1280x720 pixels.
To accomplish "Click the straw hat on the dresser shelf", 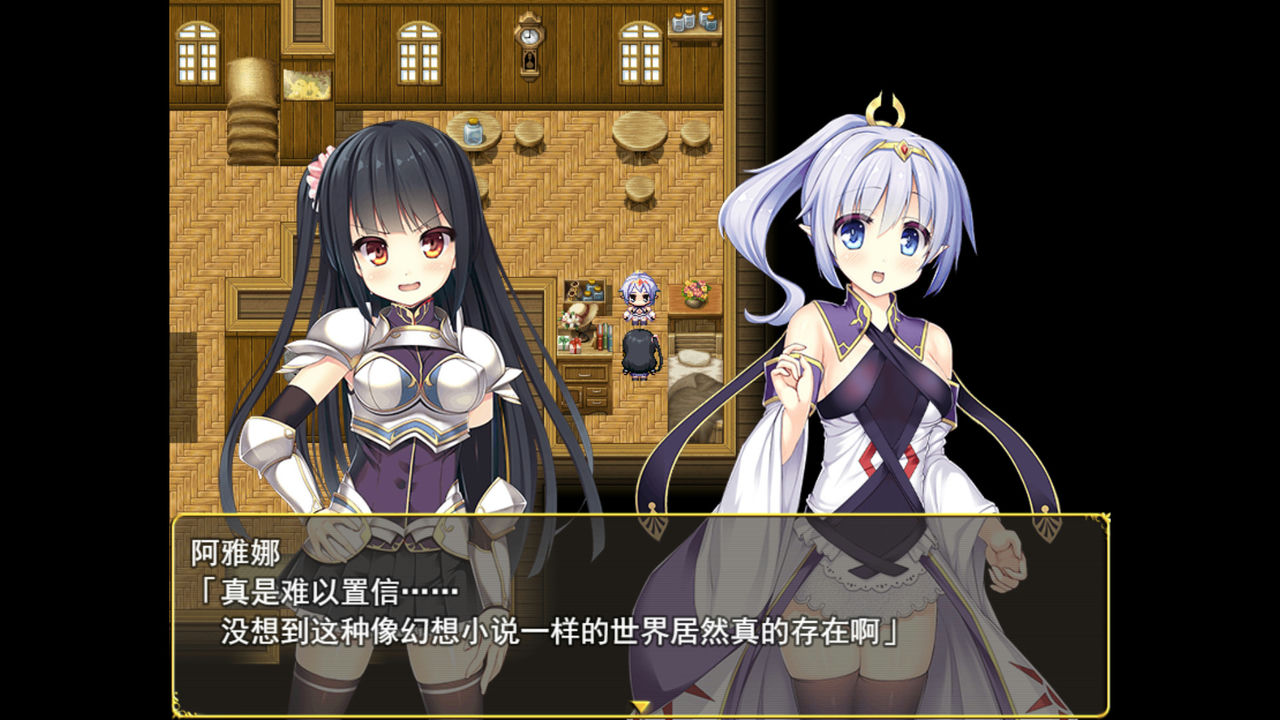I will click(581, 314).
